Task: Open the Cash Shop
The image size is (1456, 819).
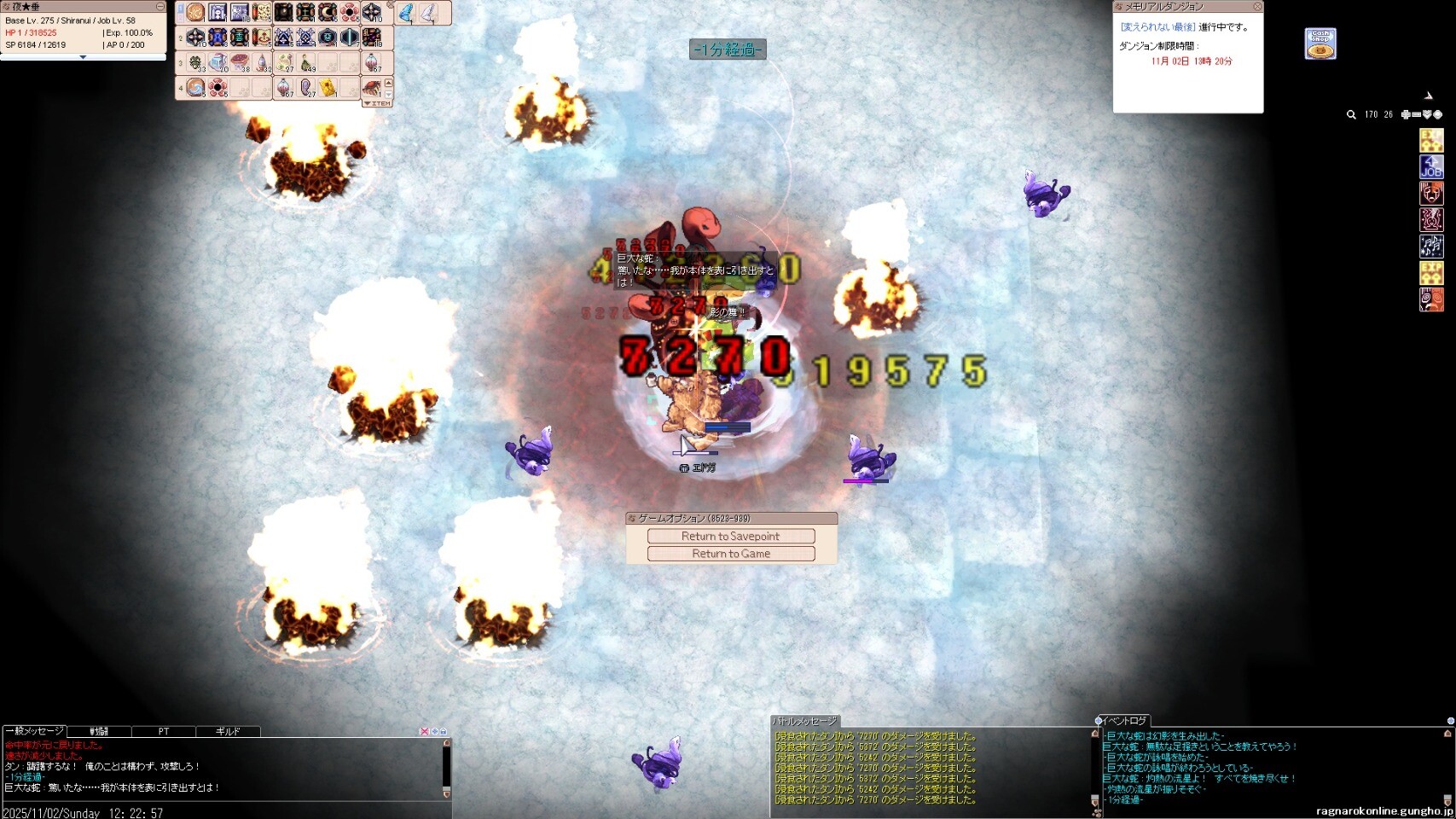Action: pyautogui.click(x=1320, y=44)
